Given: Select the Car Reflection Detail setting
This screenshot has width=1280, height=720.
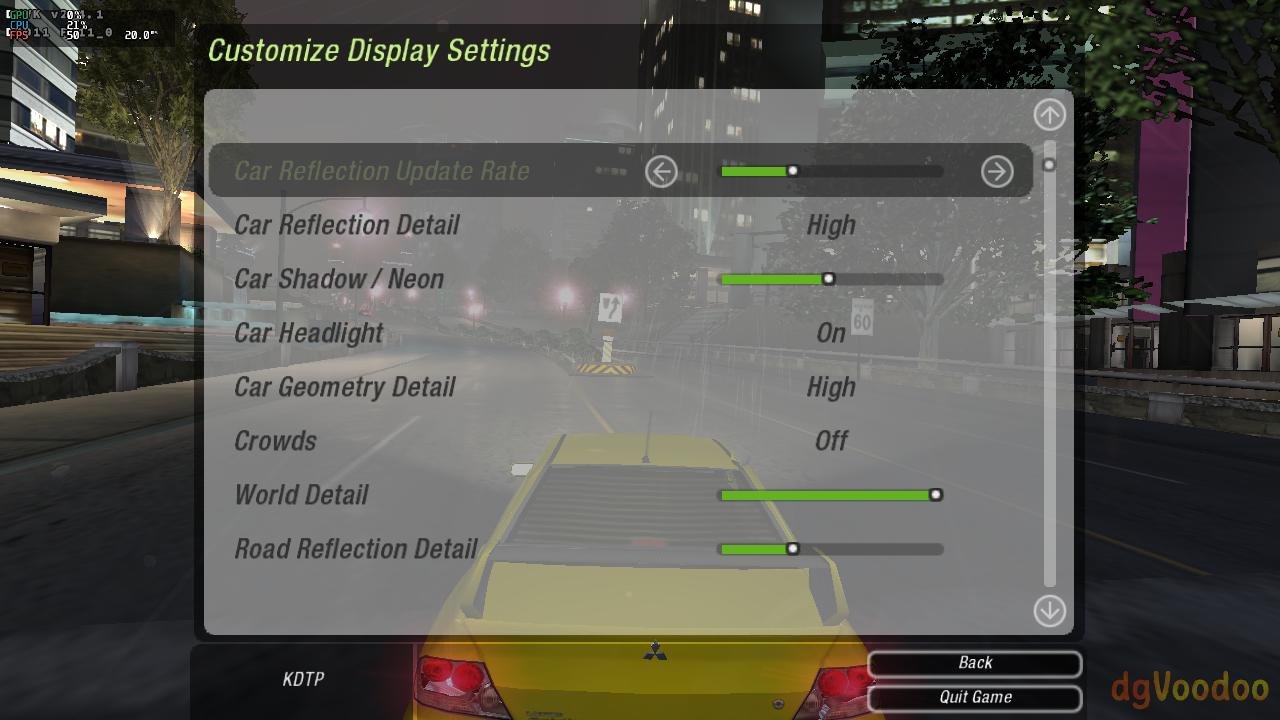Looking at the screenshot, I should 831,225.
